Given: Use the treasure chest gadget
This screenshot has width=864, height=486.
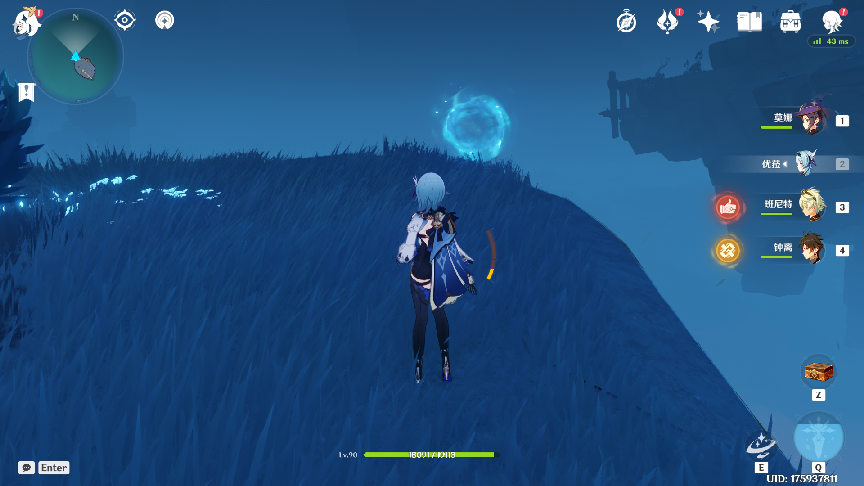Looking at the screenshot, I should (818, 371).
